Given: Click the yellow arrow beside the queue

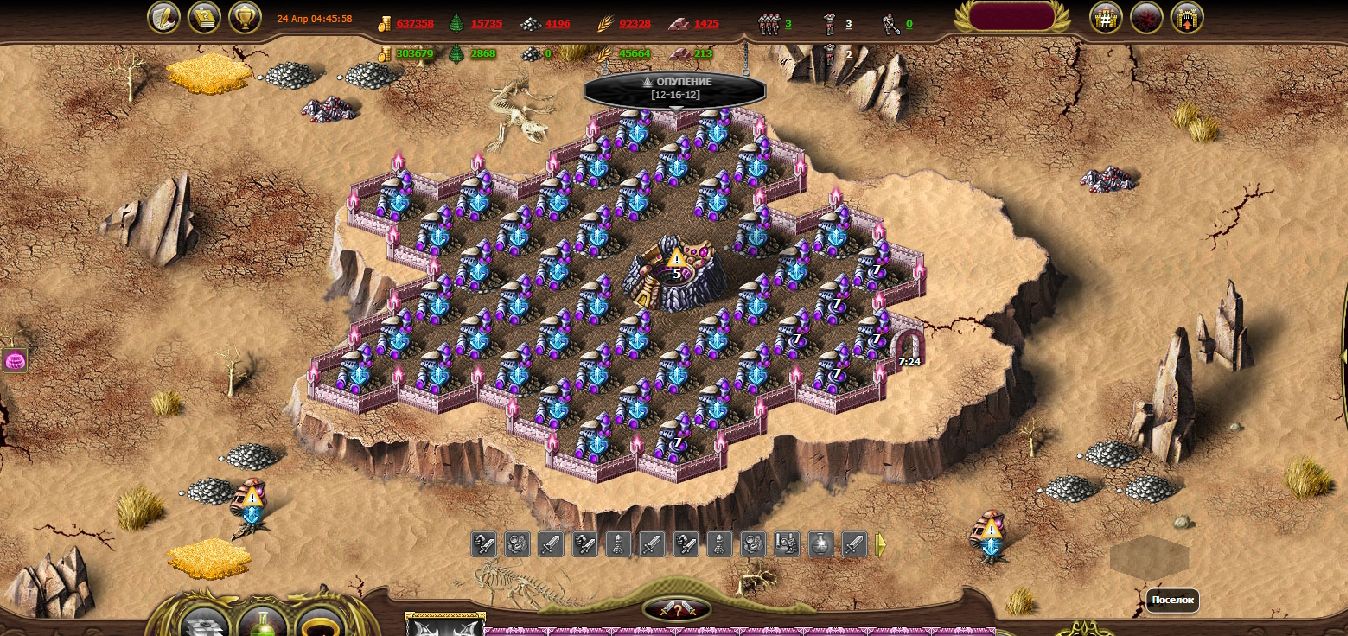Looking at the screenshot, I should pos(881,544).
